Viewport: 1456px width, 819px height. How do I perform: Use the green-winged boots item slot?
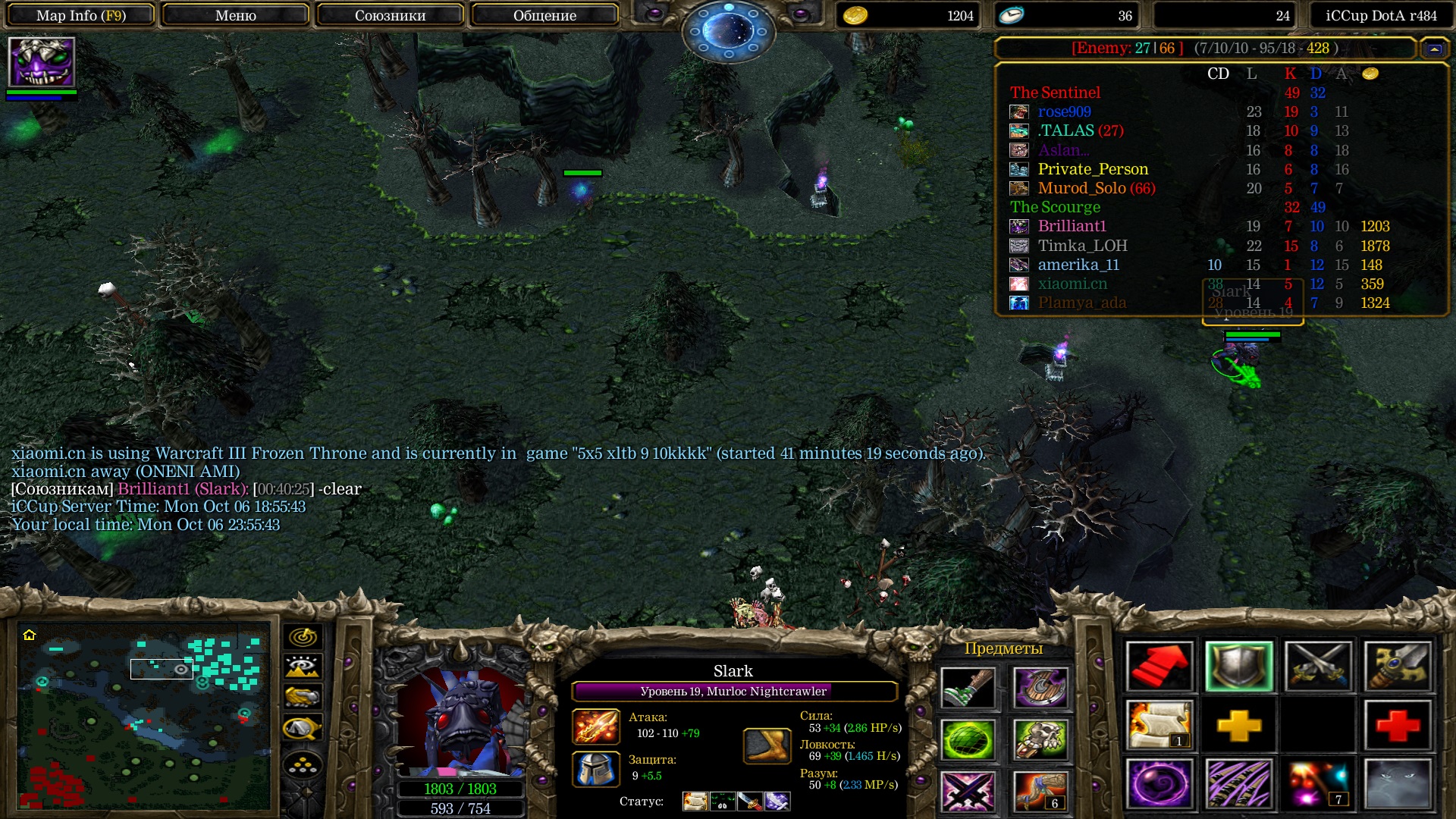(968, 688)
